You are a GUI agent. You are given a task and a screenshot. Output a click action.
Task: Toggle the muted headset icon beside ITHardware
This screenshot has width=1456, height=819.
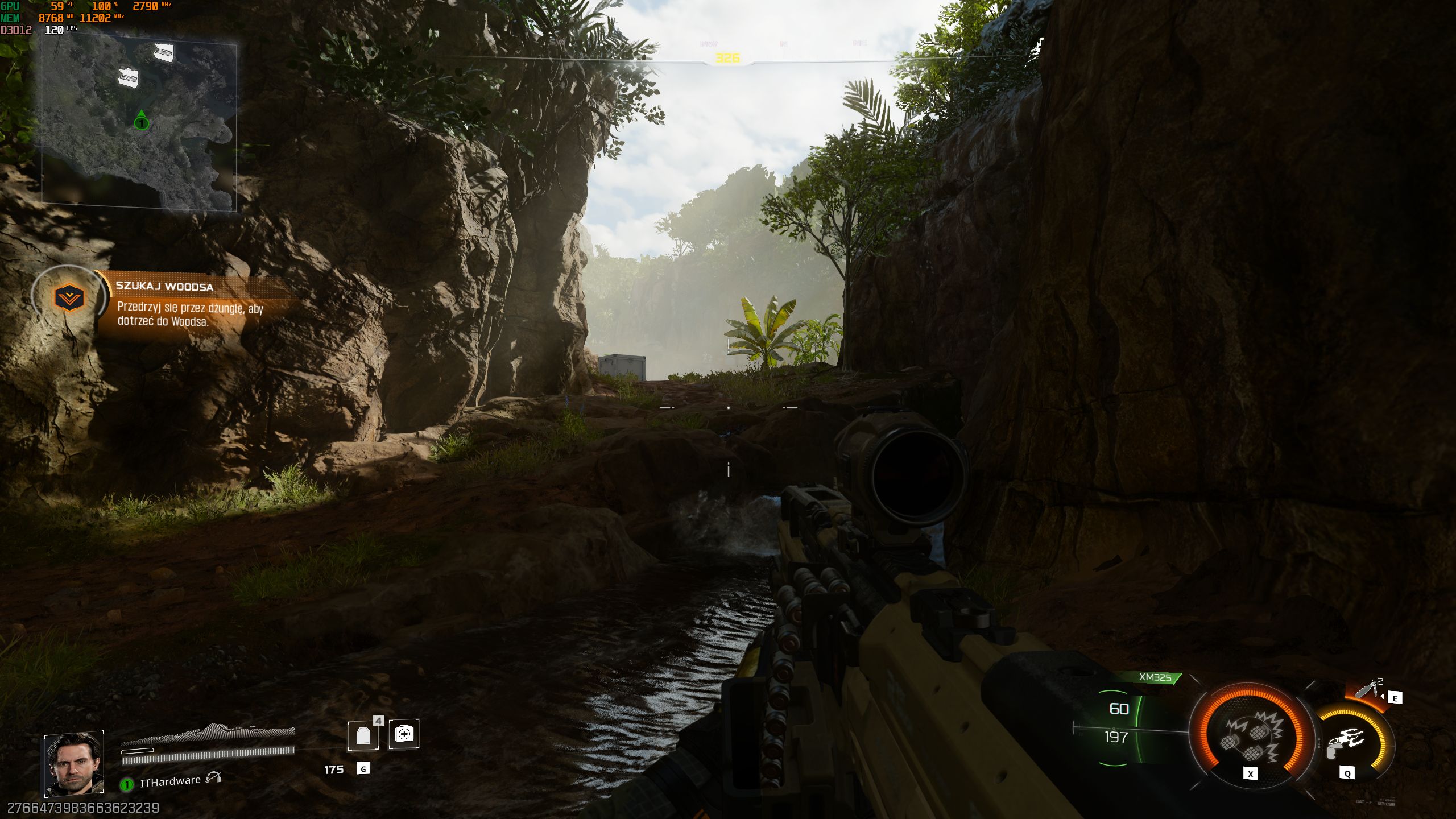click(213, 777)
